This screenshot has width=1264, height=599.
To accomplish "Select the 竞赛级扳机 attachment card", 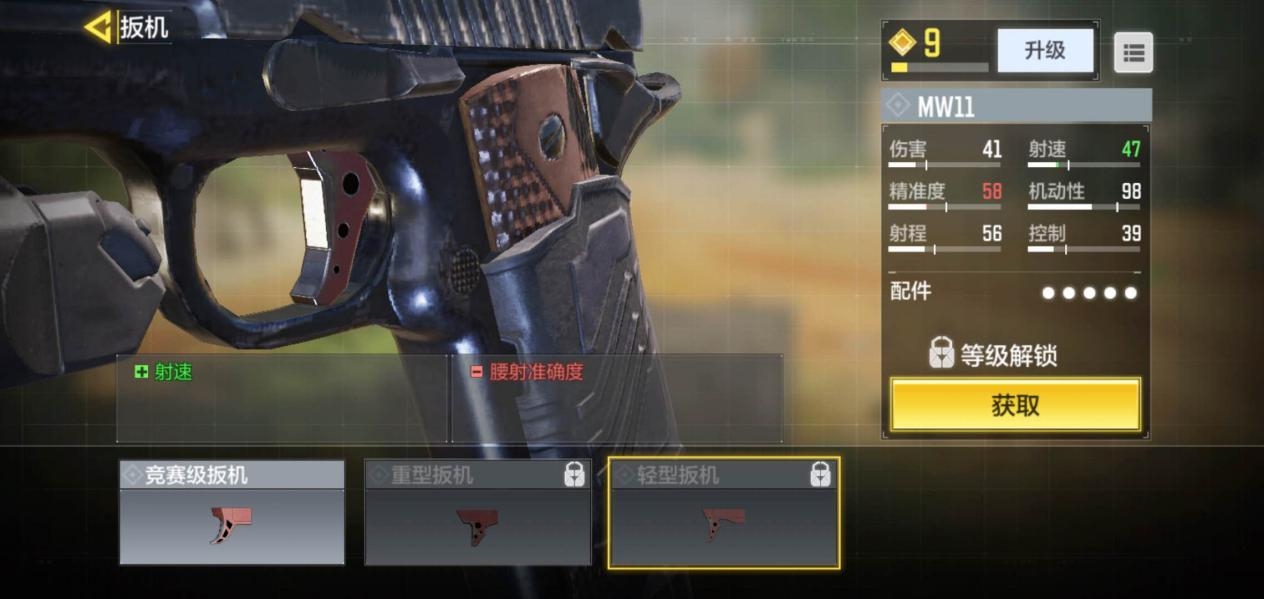I will coord(232,513).
